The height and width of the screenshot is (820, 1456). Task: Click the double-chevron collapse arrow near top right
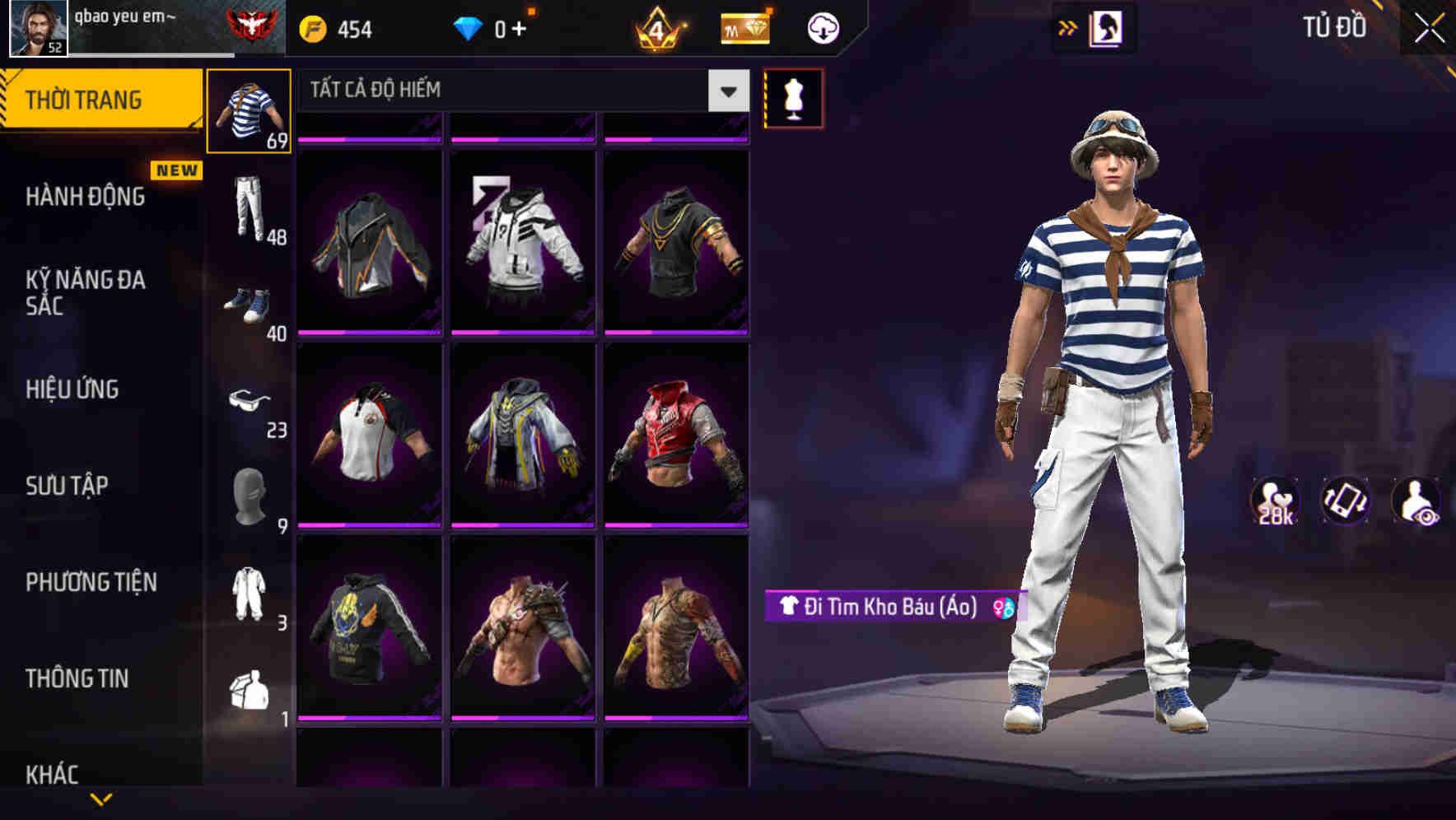1068,27
